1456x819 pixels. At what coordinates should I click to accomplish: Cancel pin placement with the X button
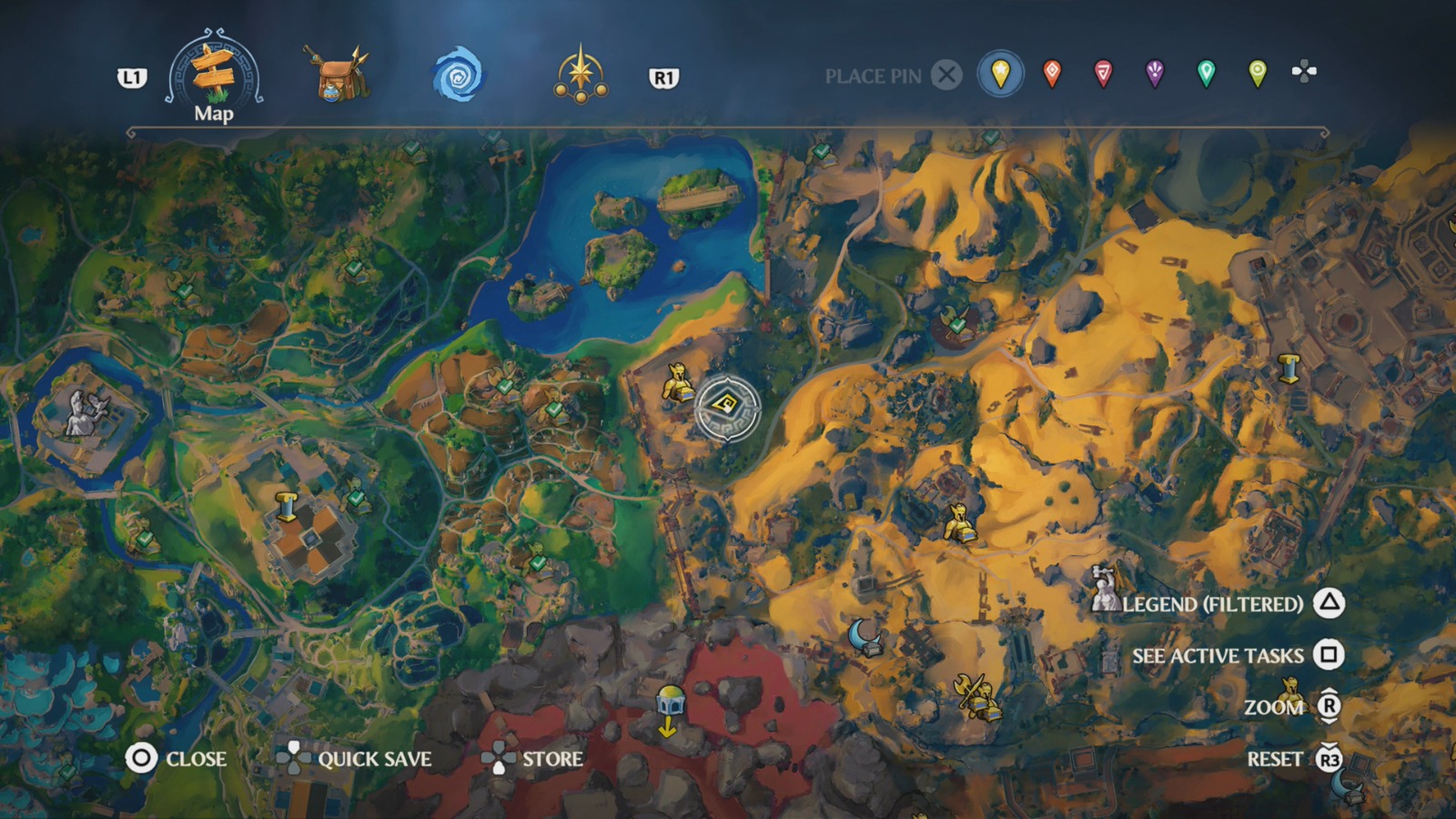click(x=948, y=76)
